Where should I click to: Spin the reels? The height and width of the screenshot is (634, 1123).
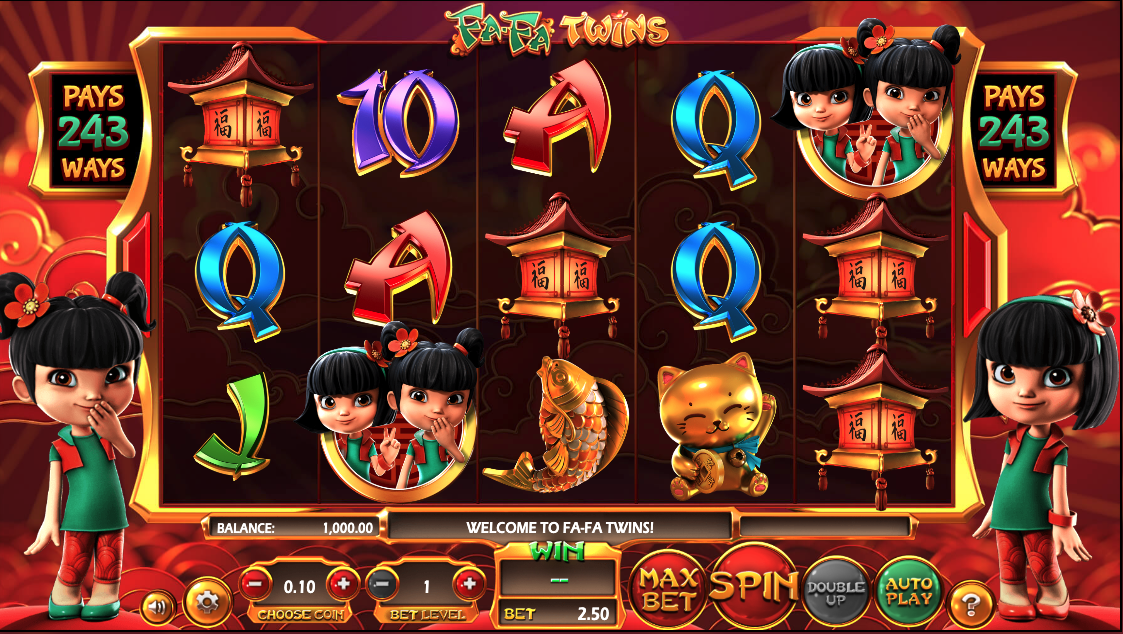tap(754, 586)
